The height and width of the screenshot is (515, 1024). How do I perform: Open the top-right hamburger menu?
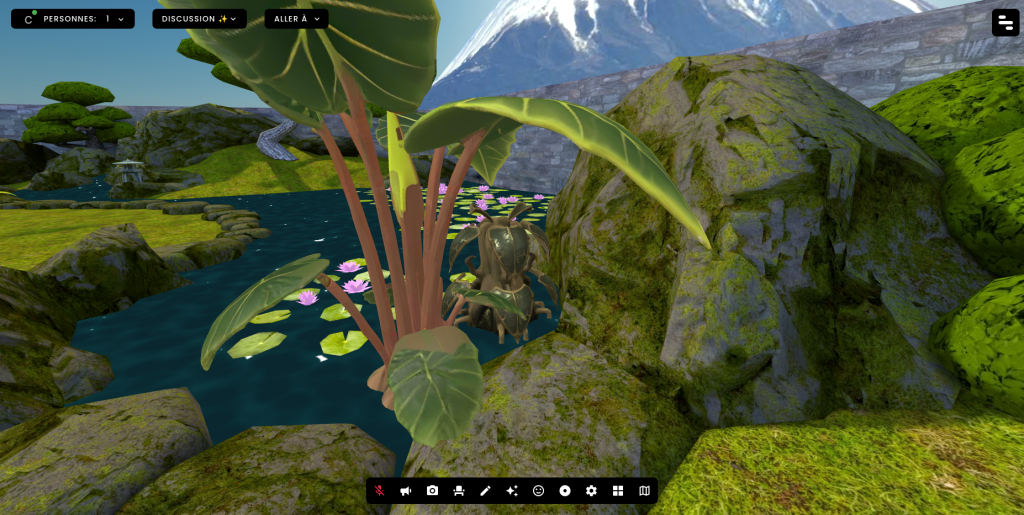click(1005, 23)
